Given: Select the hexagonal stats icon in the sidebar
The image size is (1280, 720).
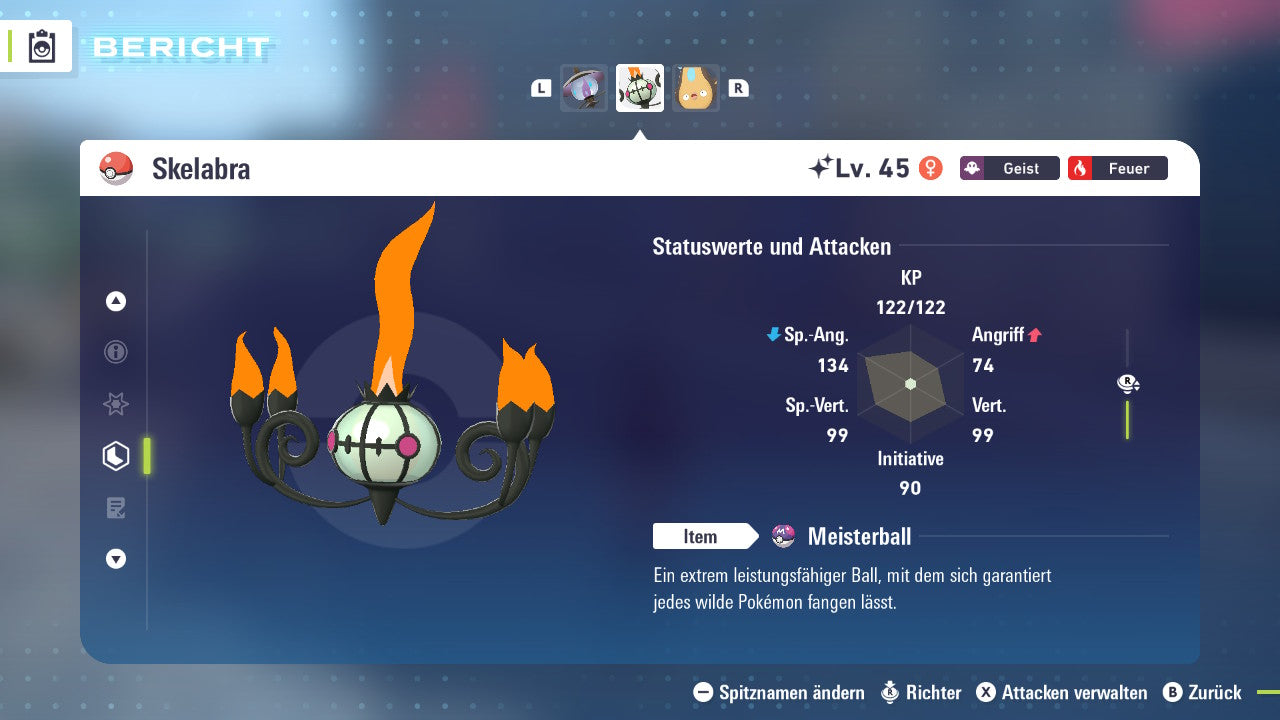Looking at the screenshot, I should pyautogui.click(x=115, y=456).
